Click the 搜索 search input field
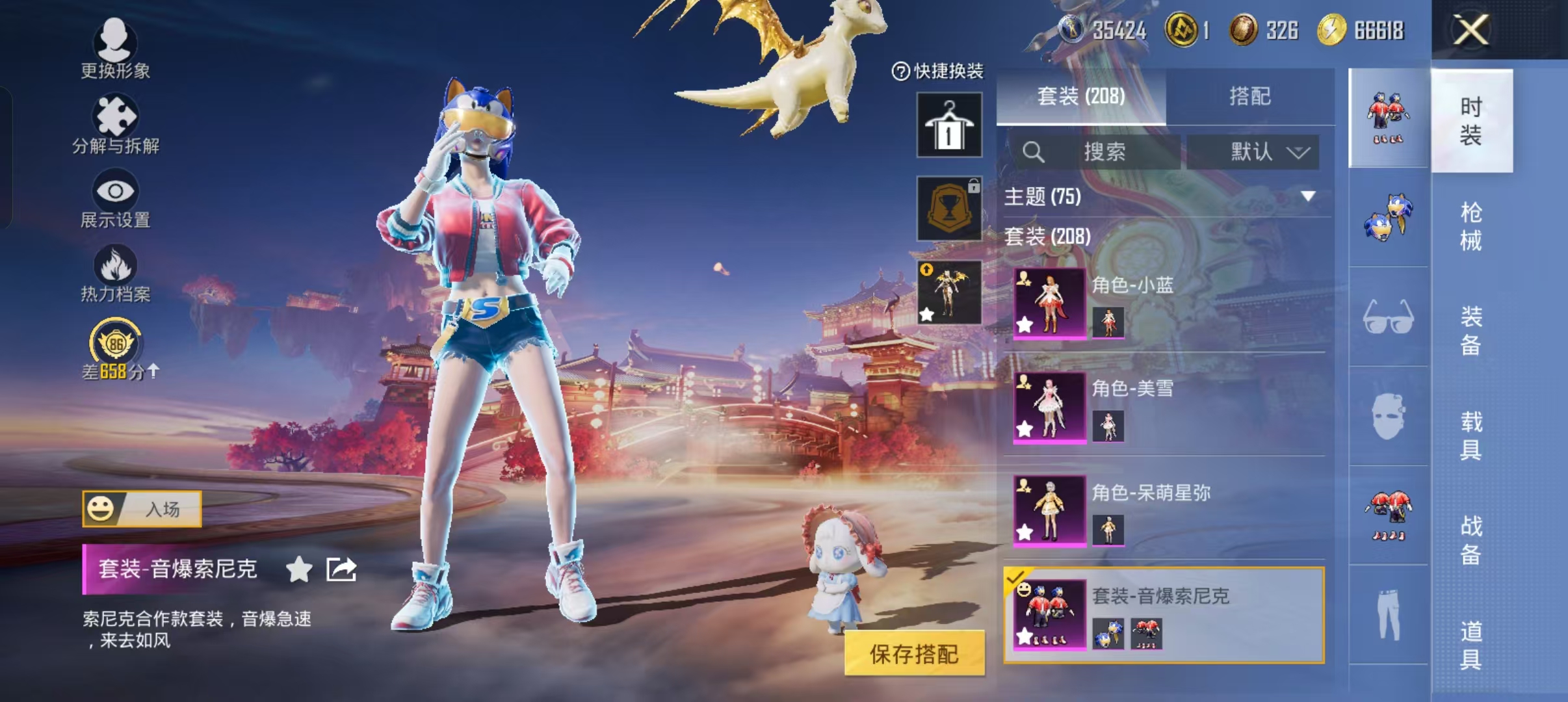The height and width of the screenshot is (702, 1568). [x=1105, y=152]
